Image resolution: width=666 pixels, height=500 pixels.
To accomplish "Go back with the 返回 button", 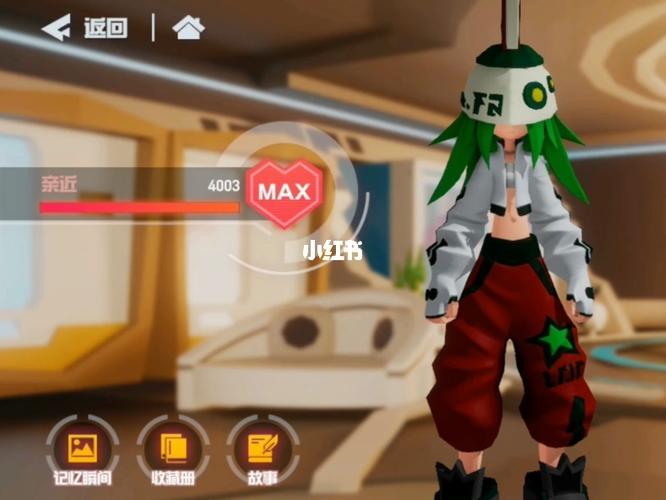I will (x=85, y=28).
